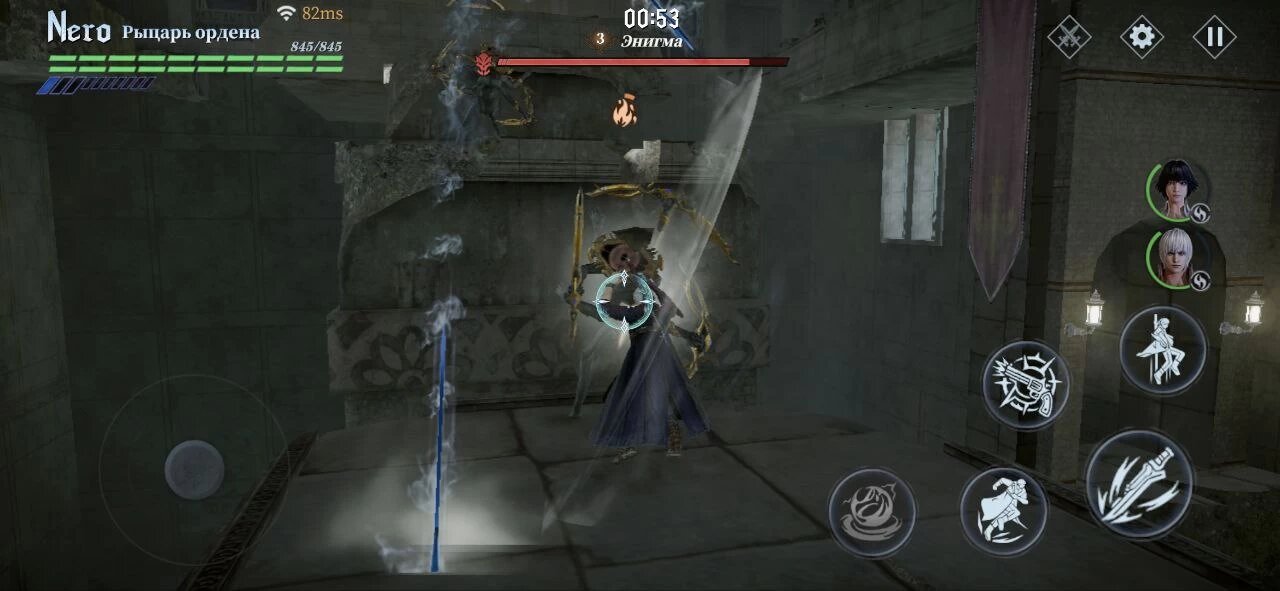Switch to the white-haired character portrait
Screen dimensions: 1280x591
(1179, 258)
